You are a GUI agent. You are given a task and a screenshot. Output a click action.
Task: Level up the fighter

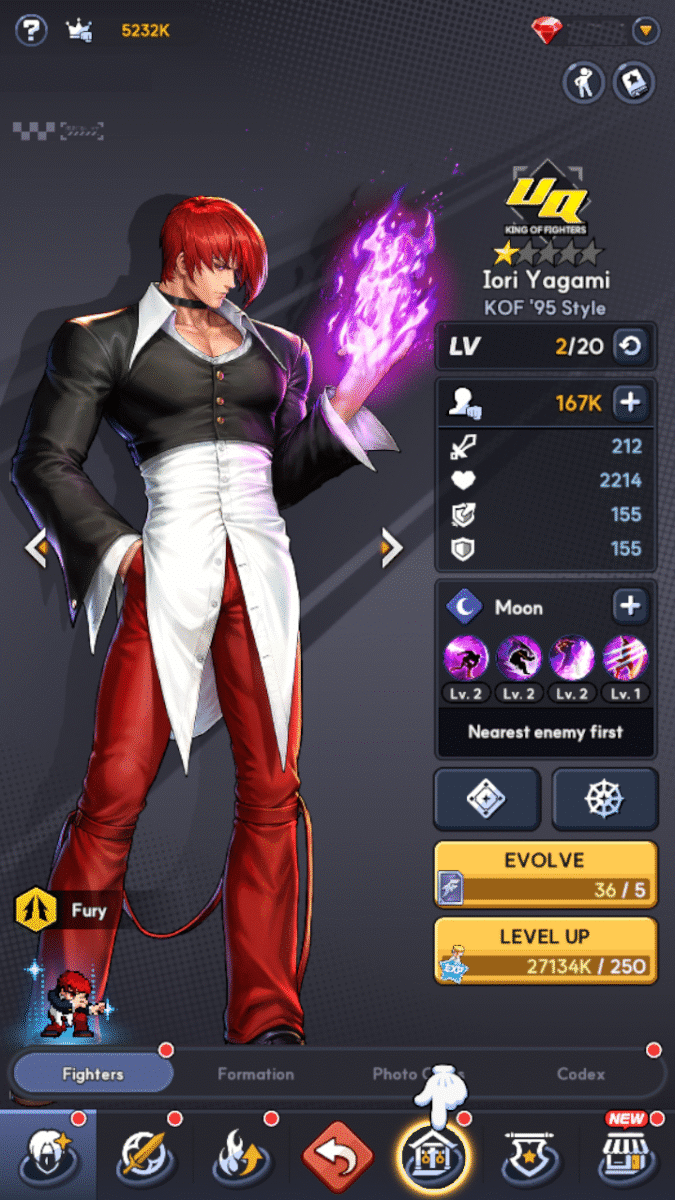545,951
